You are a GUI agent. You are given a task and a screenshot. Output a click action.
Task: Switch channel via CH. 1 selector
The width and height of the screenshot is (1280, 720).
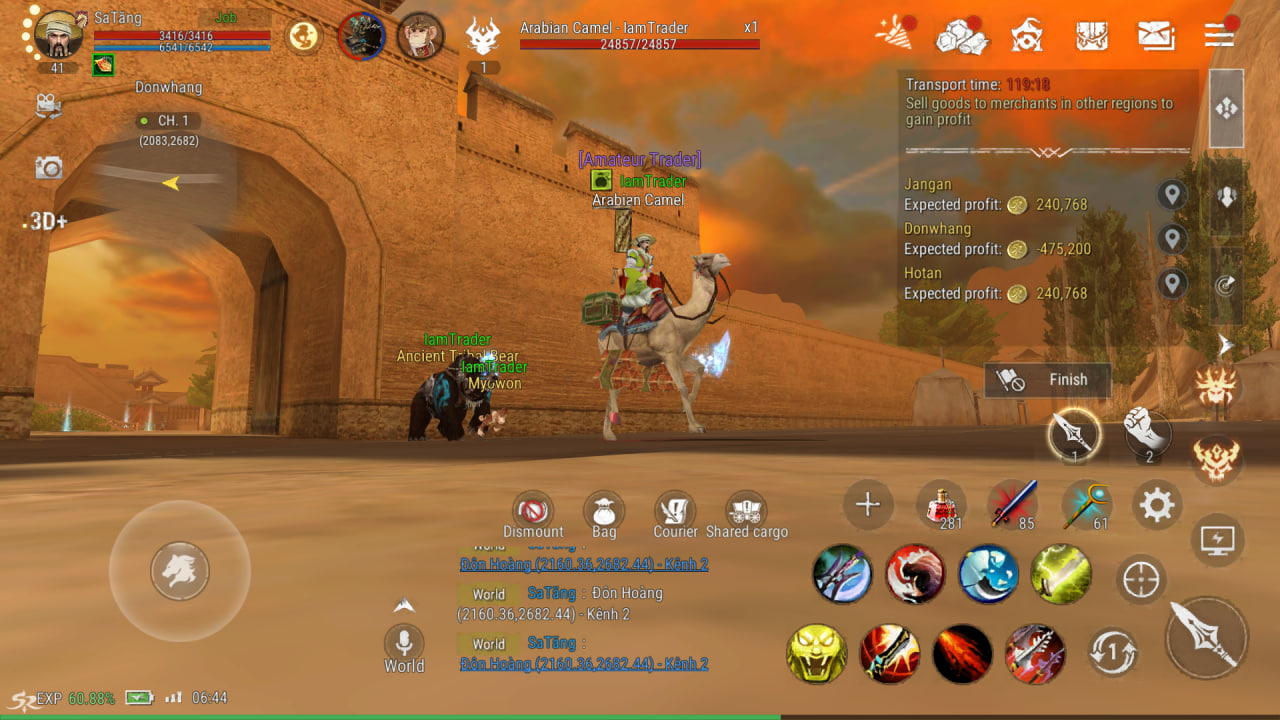click(x=169, y=121)
